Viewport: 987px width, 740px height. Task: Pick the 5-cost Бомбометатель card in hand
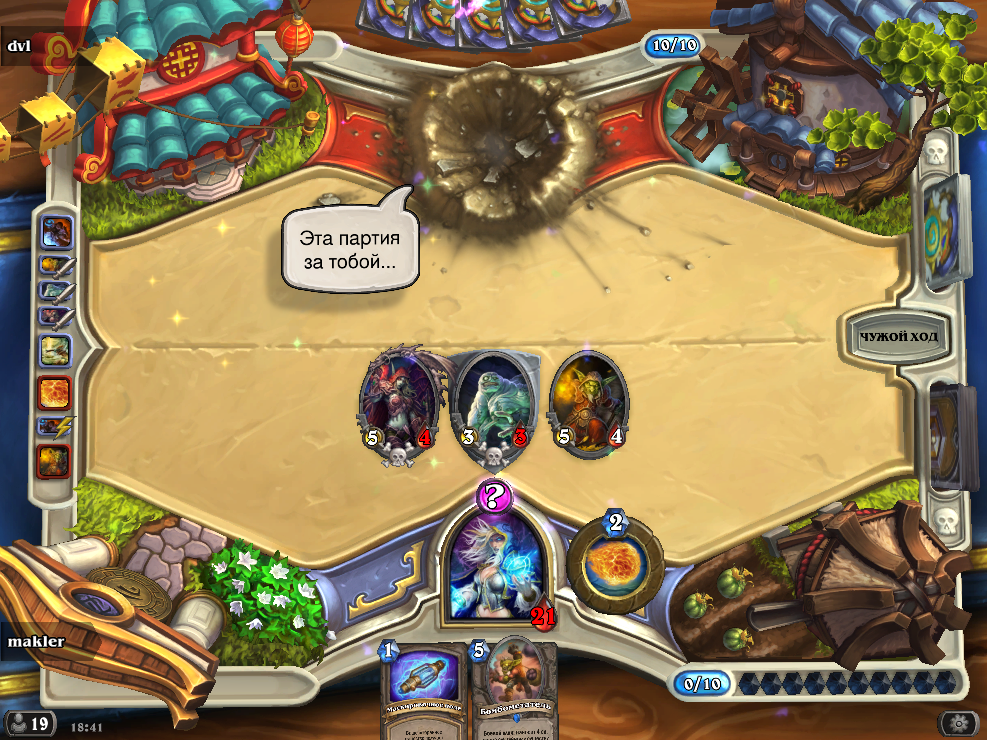click(x=513, y=690)
